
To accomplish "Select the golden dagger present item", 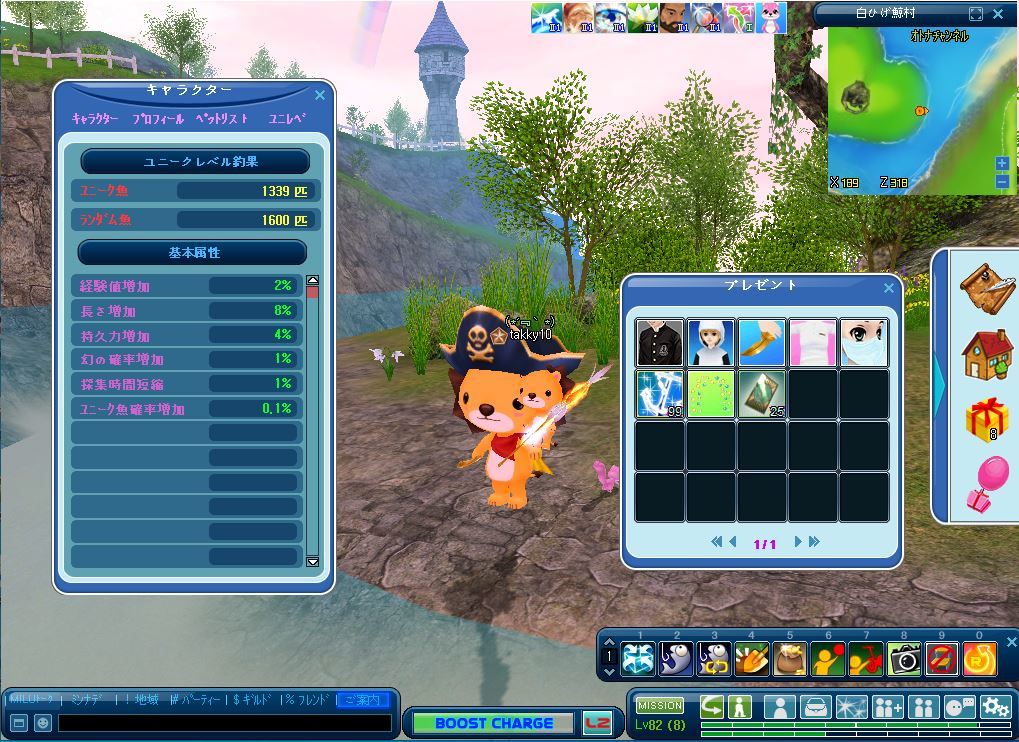I will [762, 343].
